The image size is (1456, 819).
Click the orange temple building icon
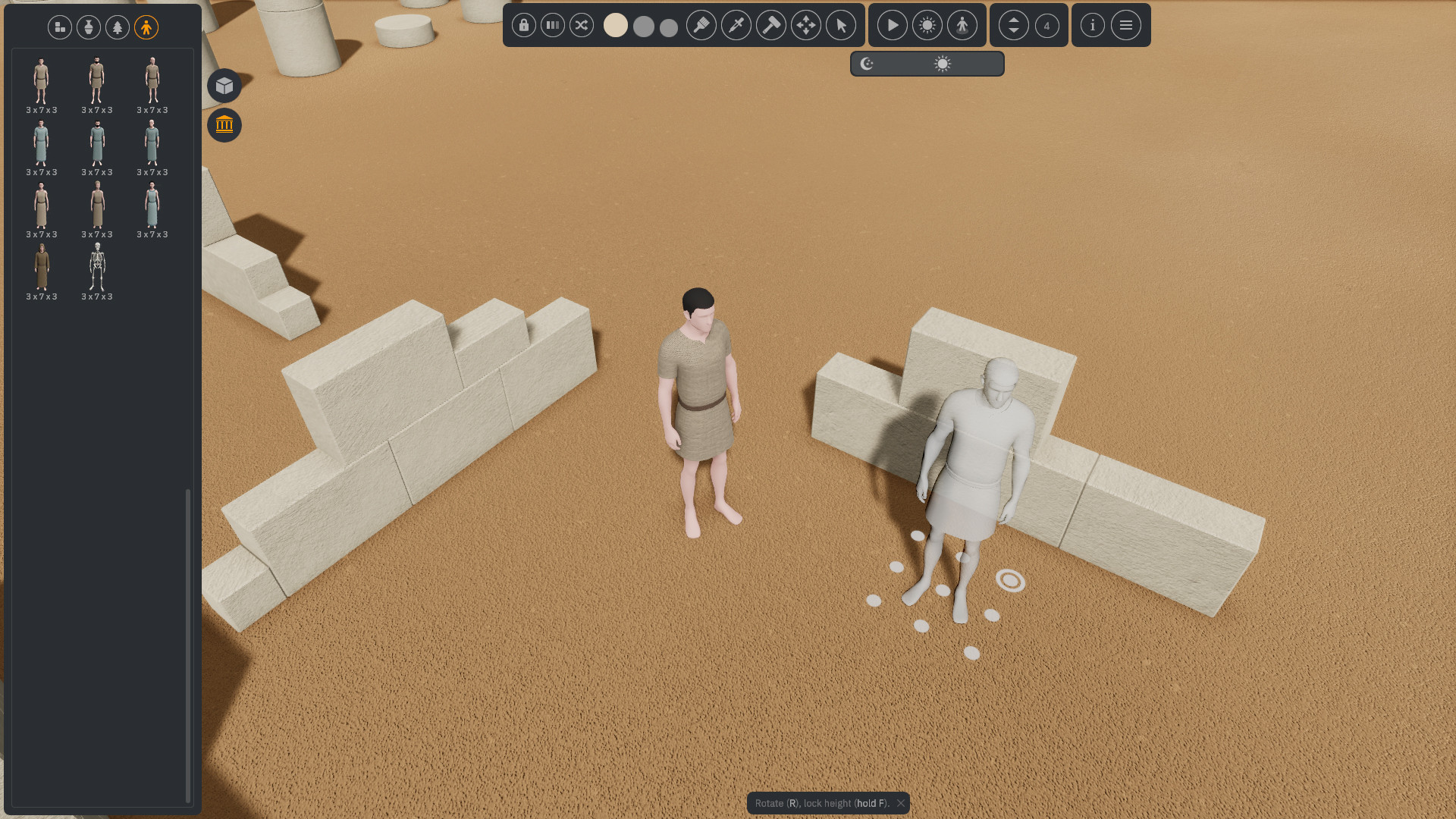224,125
